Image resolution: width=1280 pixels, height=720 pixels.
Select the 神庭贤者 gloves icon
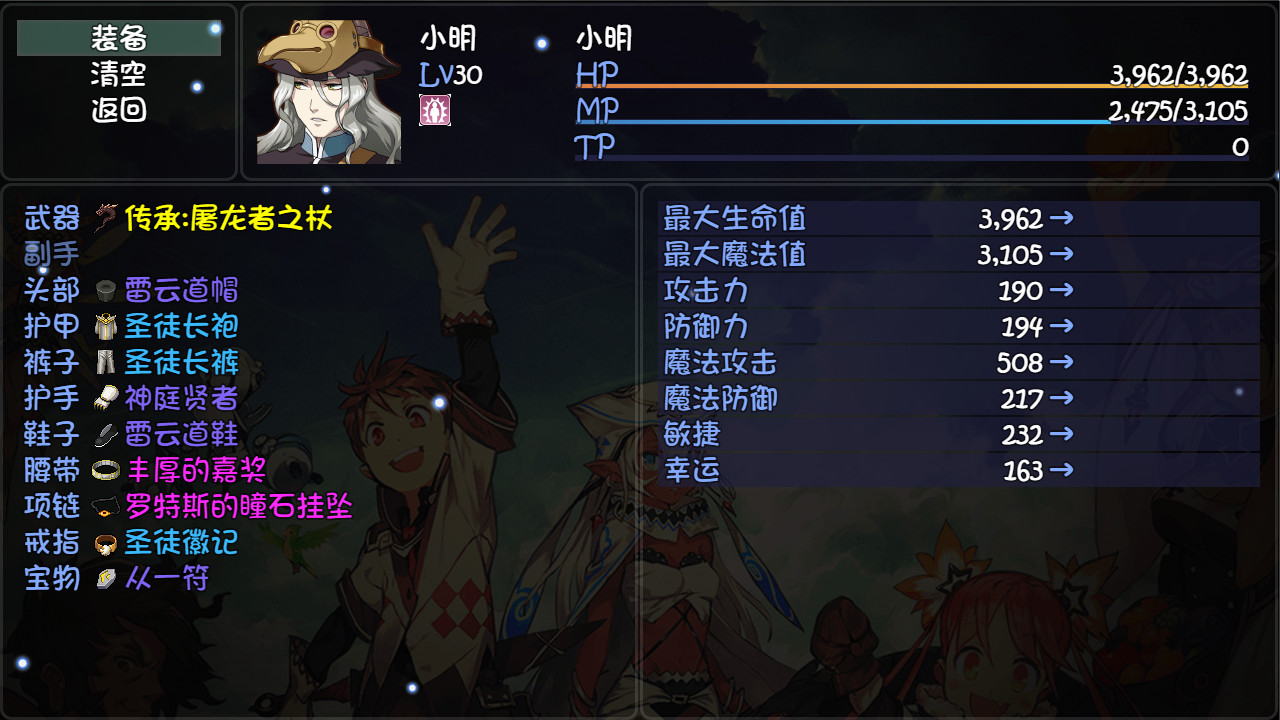tap(107, 399)
